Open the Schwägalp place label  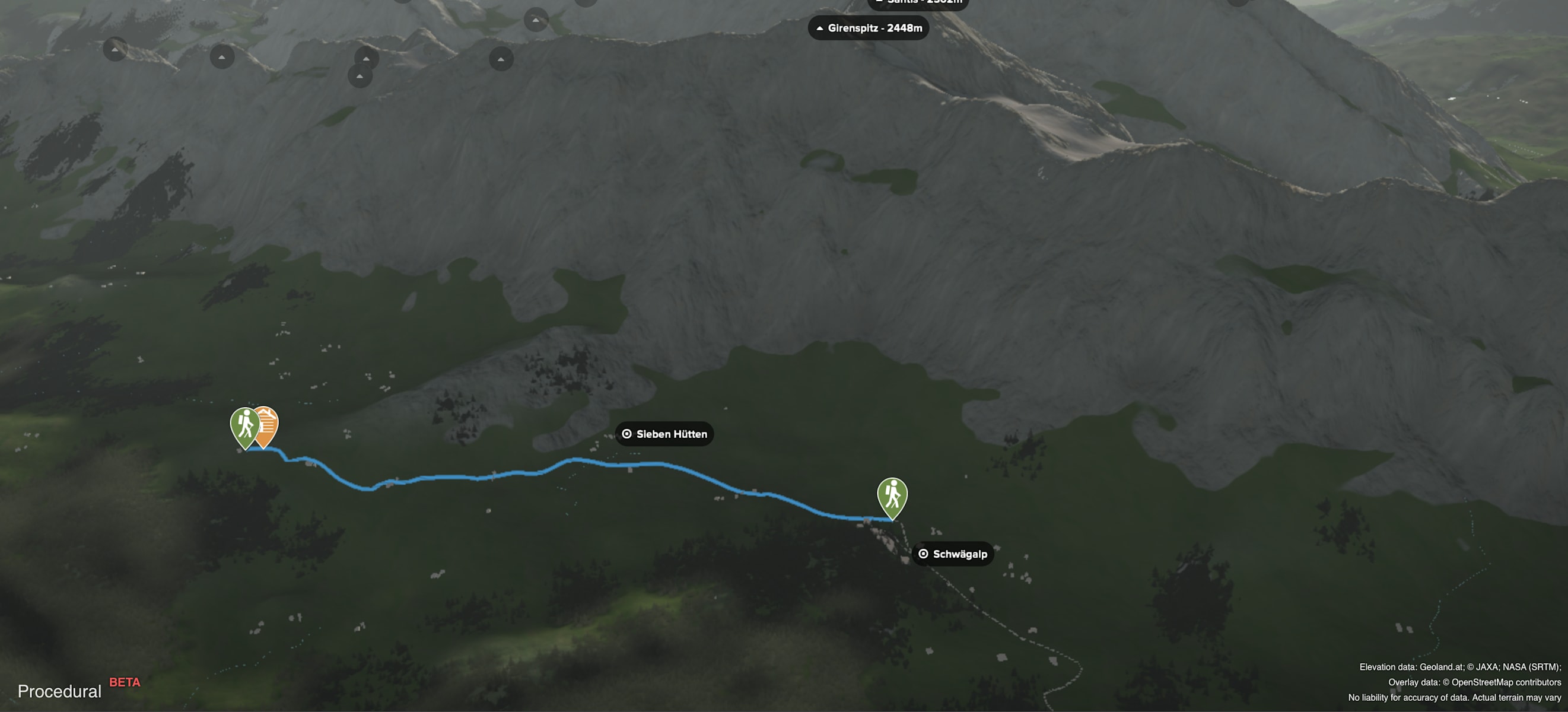coord(953,554)
